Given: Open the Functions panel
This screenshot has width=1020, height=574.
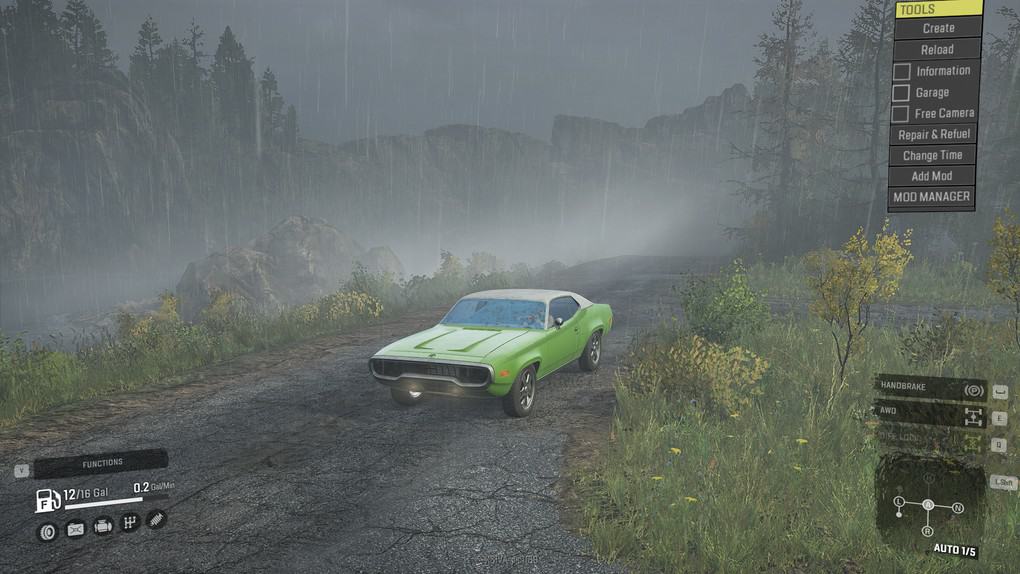Looking at the screenshot, I should pyautogui.click(x=101, y=463).
